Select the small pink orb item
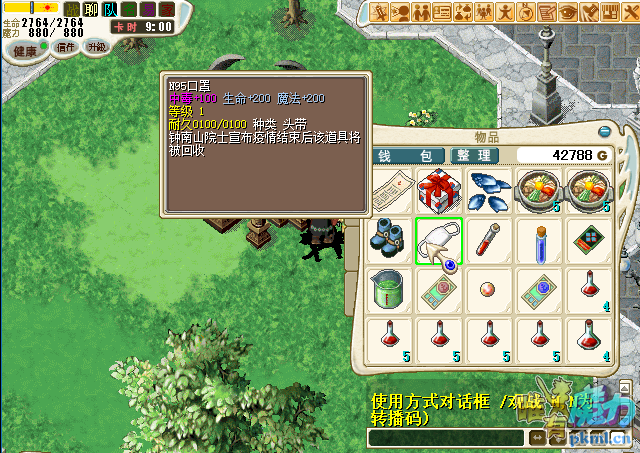Screen dimensions: 640x453 pos(488,290)
